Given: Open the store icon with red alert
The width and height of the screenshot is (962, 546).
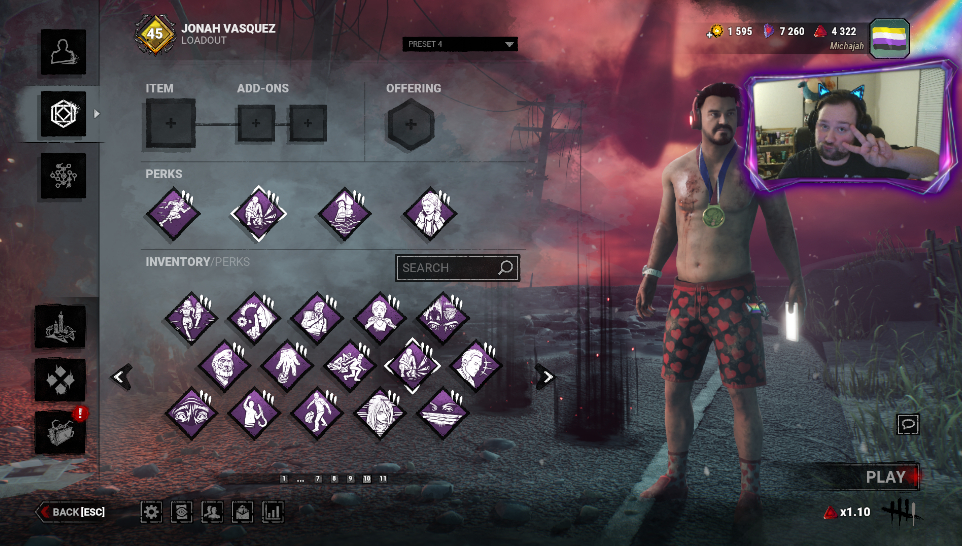Looking at the screenshot, I should 60,432.
